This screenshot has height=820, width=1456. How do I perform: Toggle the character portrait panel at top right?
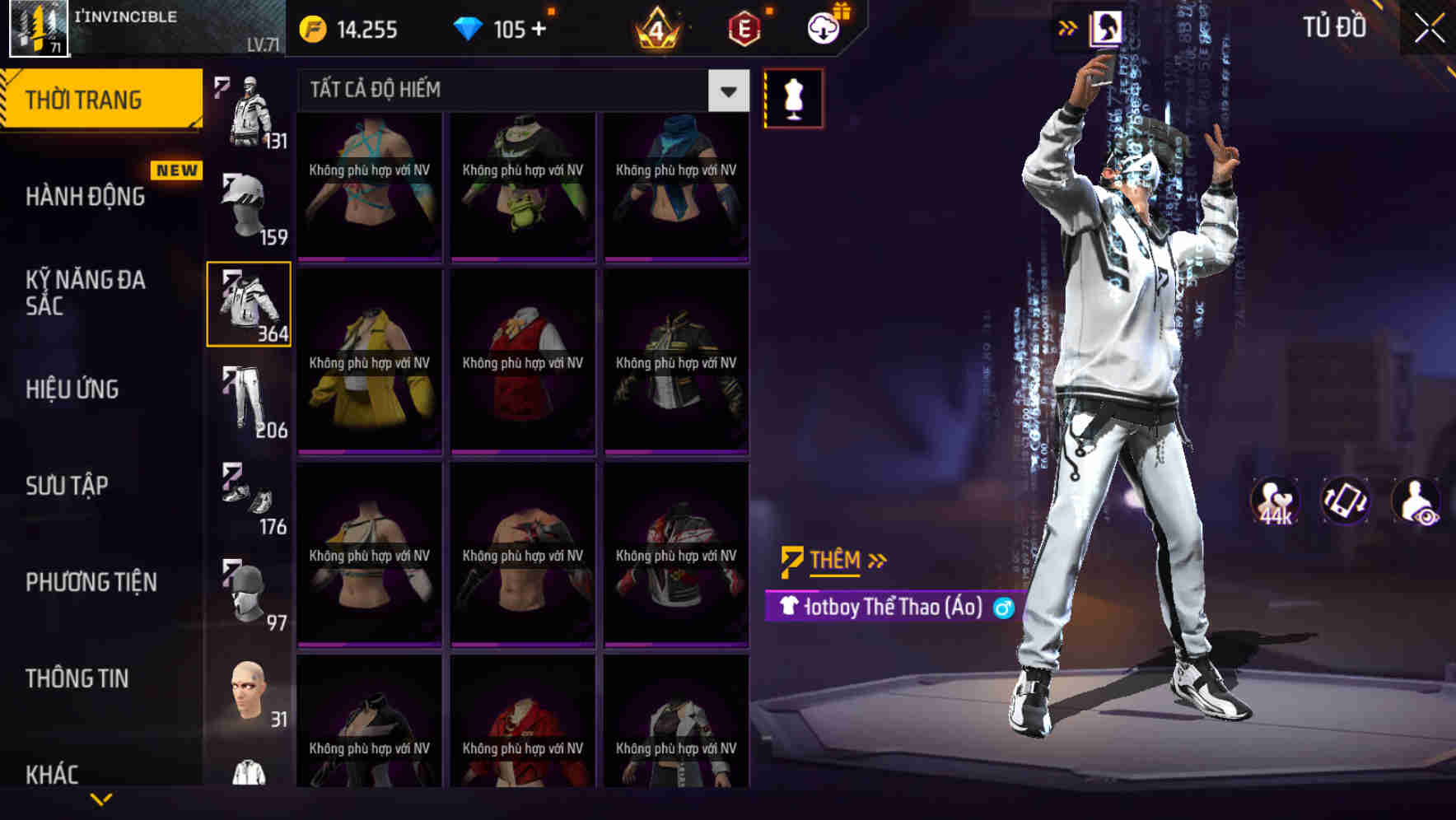pyautogui.click(x=1107, y=27)
